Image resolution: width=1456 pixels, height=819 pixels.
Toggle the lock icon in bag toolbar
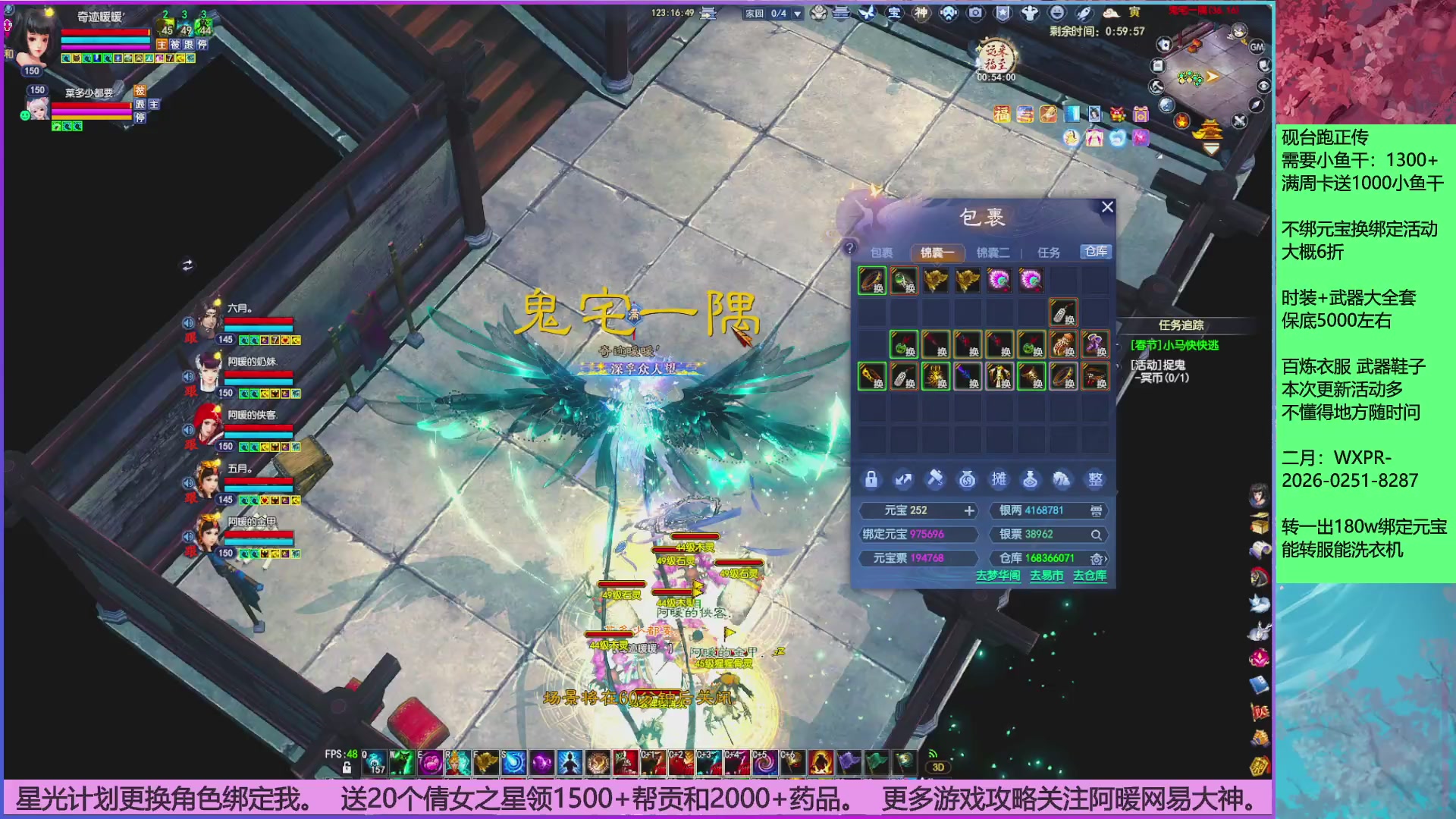point(872,479)
